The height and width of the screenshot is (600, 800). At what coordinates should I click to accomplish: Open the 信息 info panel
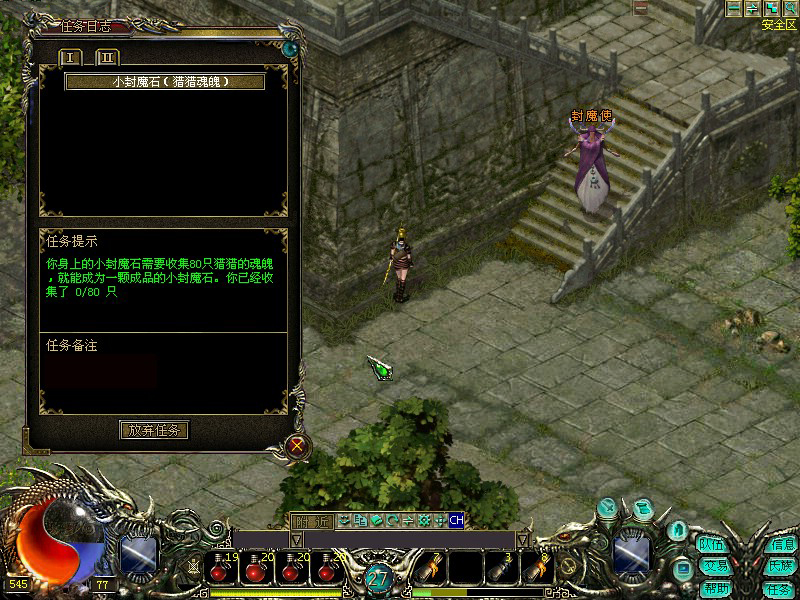pos(781,545)
